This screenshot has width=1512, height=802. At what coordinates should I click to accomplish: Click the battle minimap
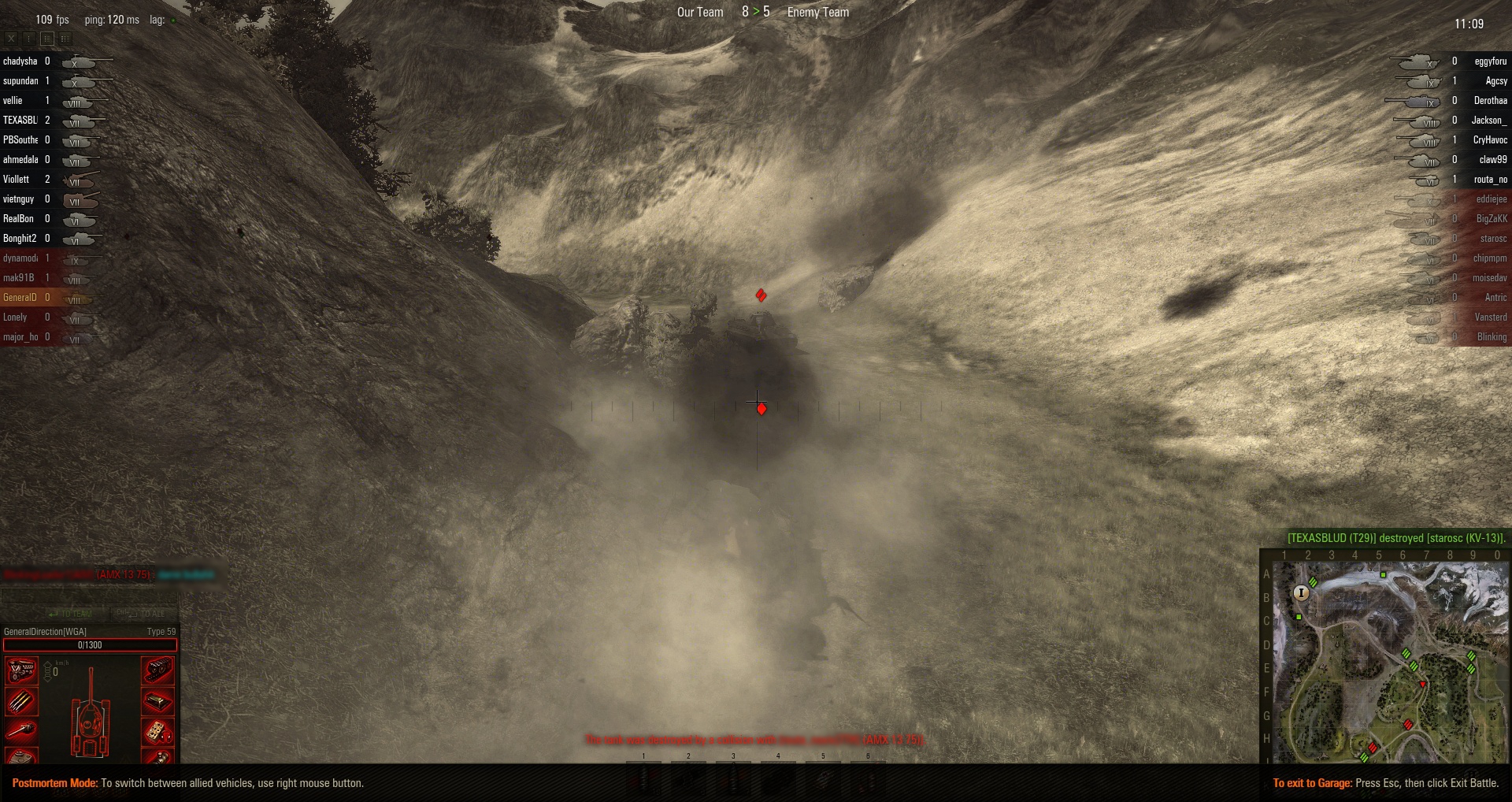coord(1390,662)
